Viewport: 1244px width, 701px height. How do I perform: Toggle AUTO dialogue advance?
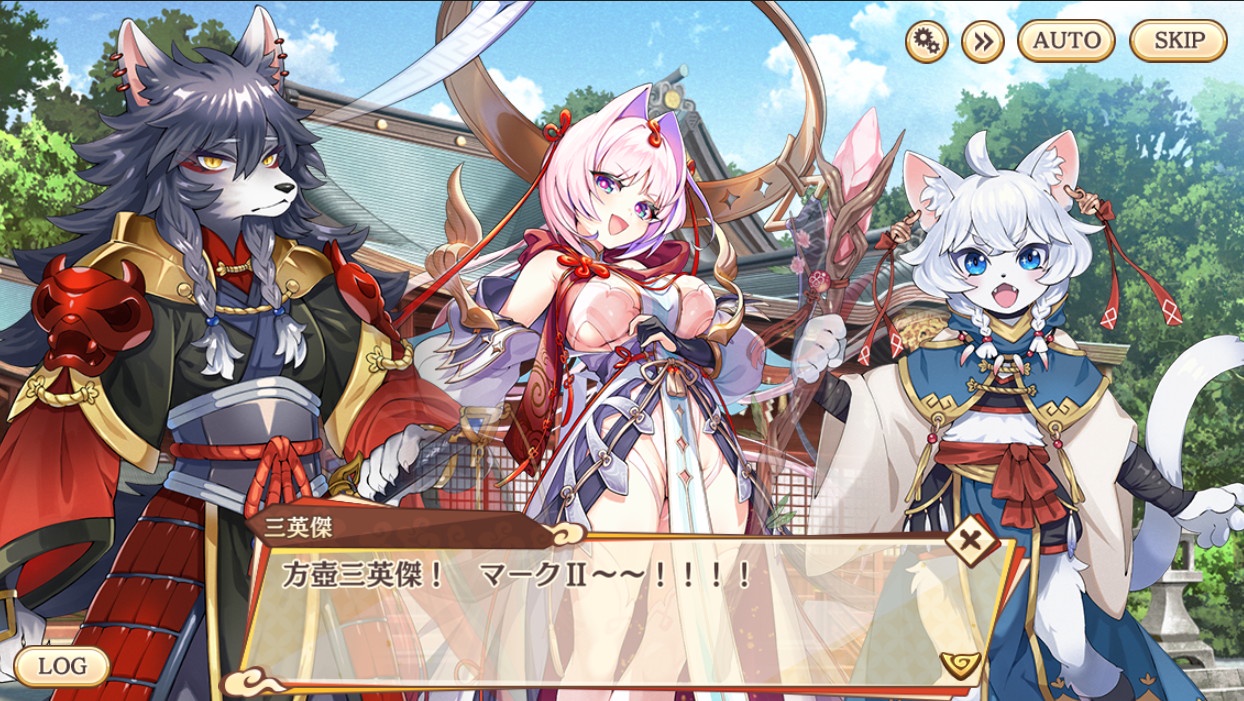1066,41
